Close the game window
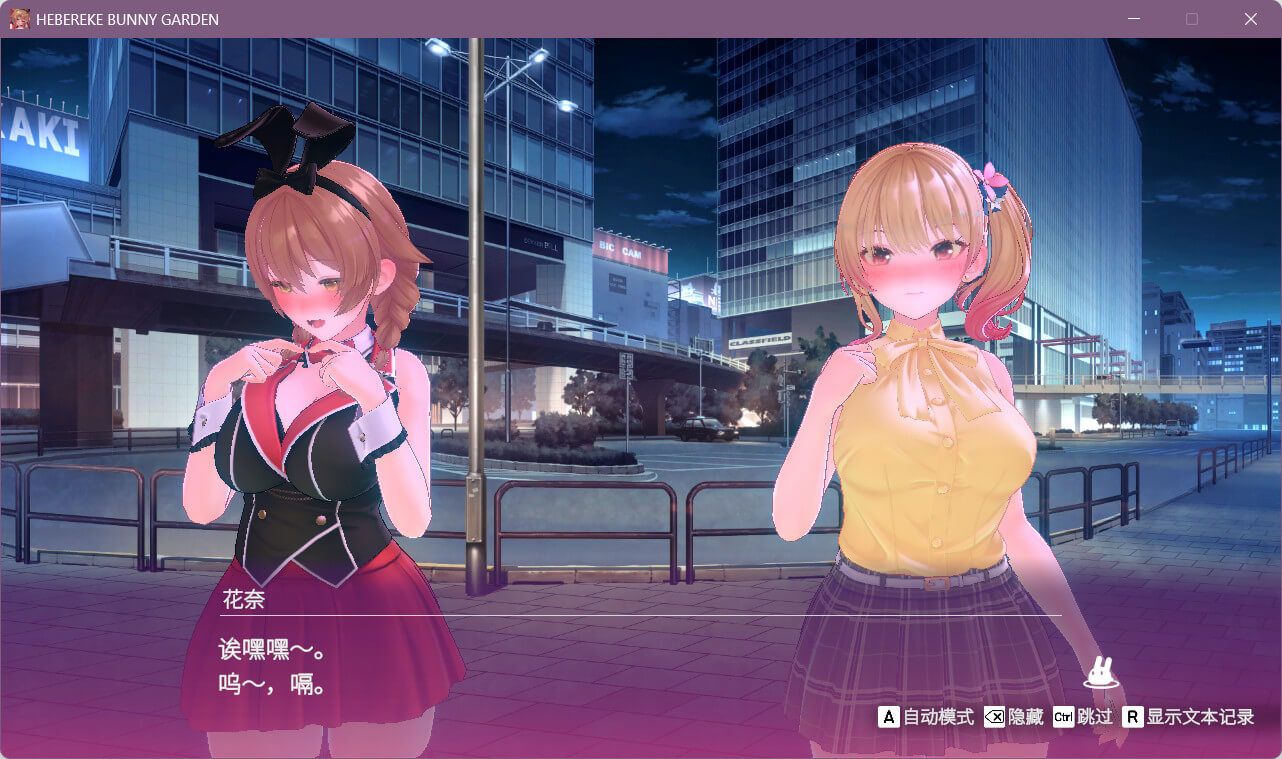 tap(1250, 19)
